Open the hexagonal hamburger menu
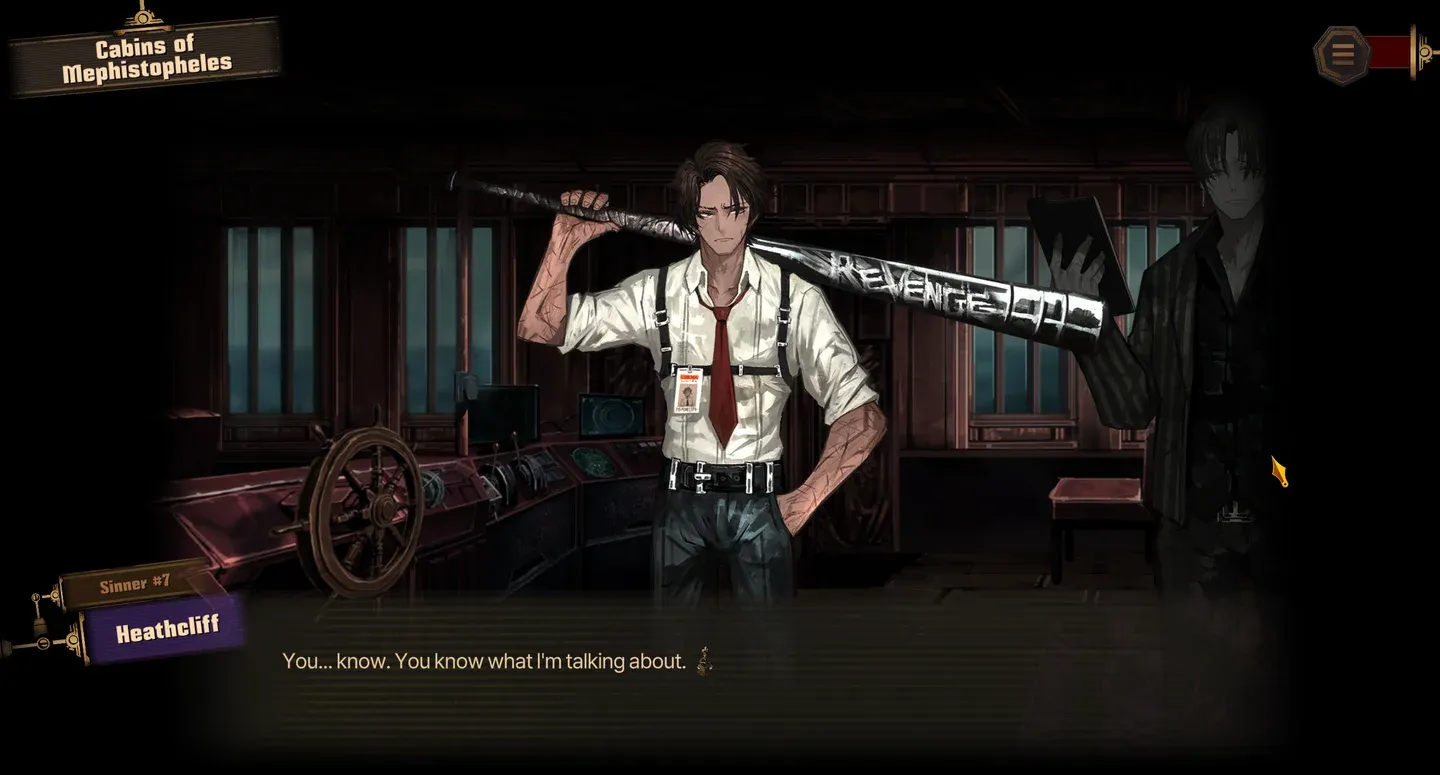Screen dimensions: 1440x775 (1342, 54)
